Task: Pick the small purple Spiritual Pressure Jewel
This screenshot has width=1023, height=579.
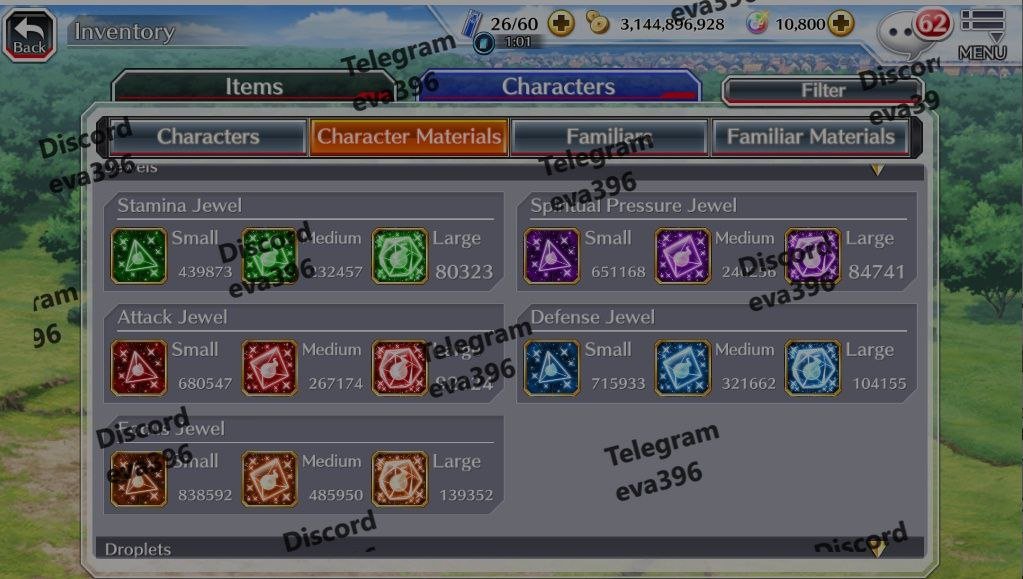Action: [x=552, y=256]
